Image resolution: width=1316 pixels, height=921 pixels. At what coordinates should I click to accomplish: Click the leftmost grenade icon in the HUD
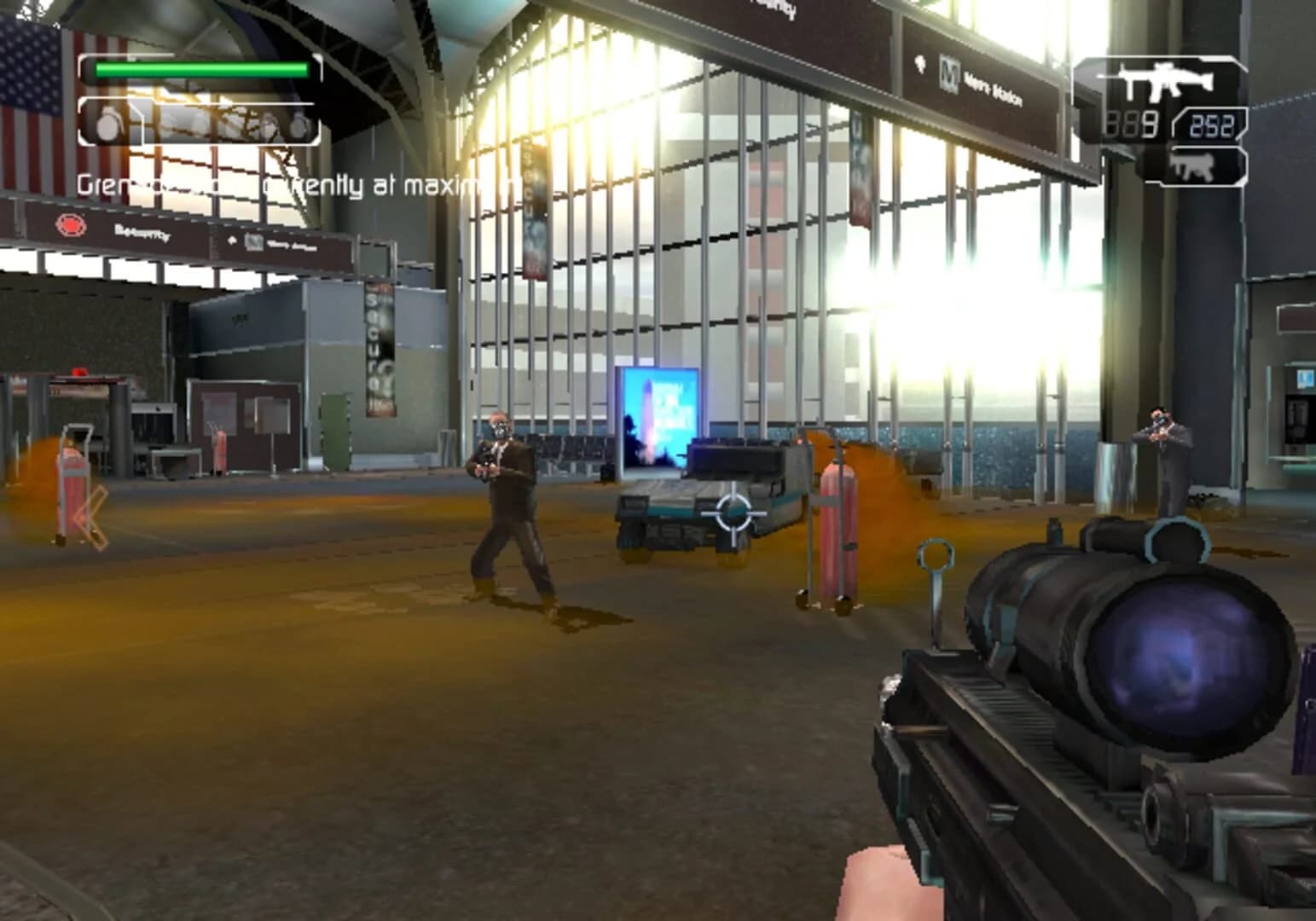coord(109,124)
